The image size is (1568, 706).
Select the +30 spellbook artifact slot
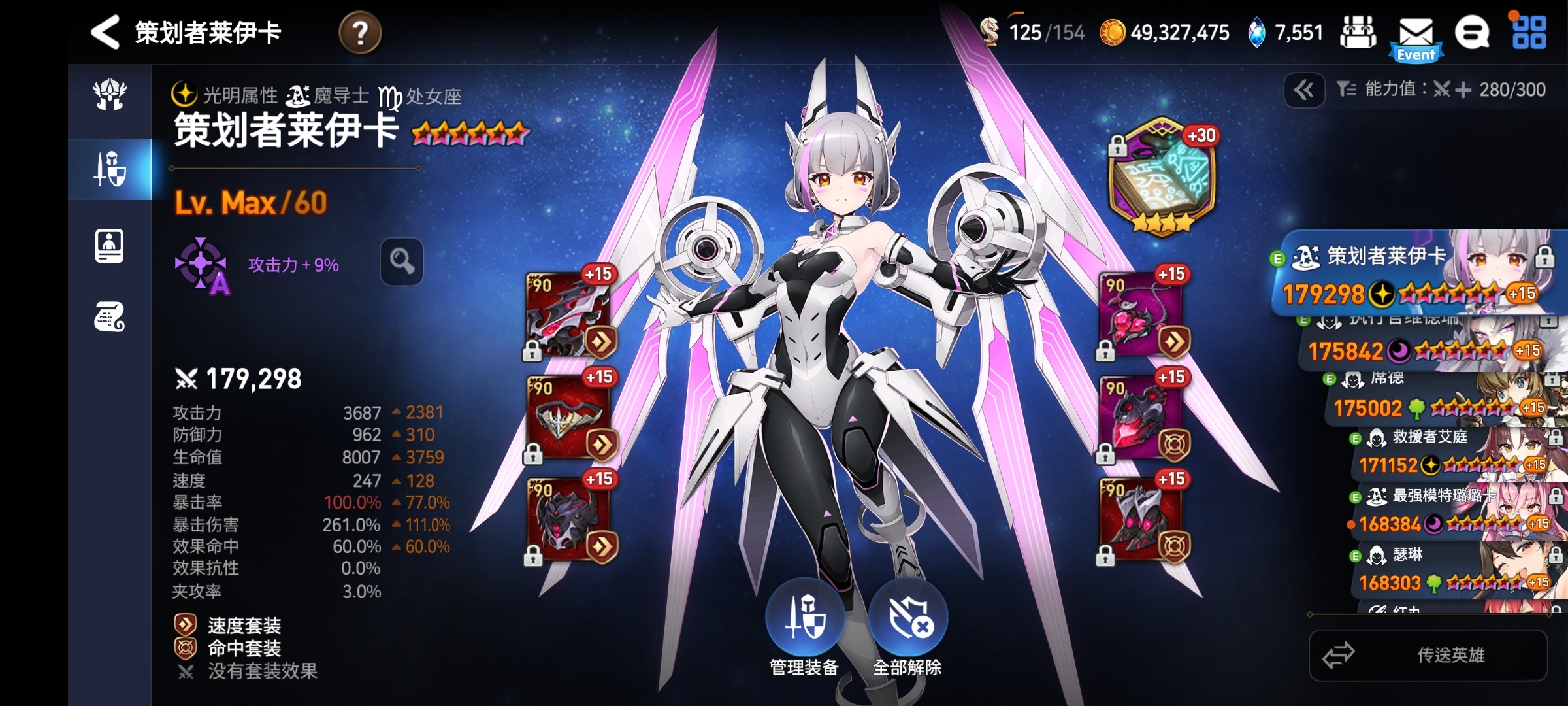[1163, 176]
